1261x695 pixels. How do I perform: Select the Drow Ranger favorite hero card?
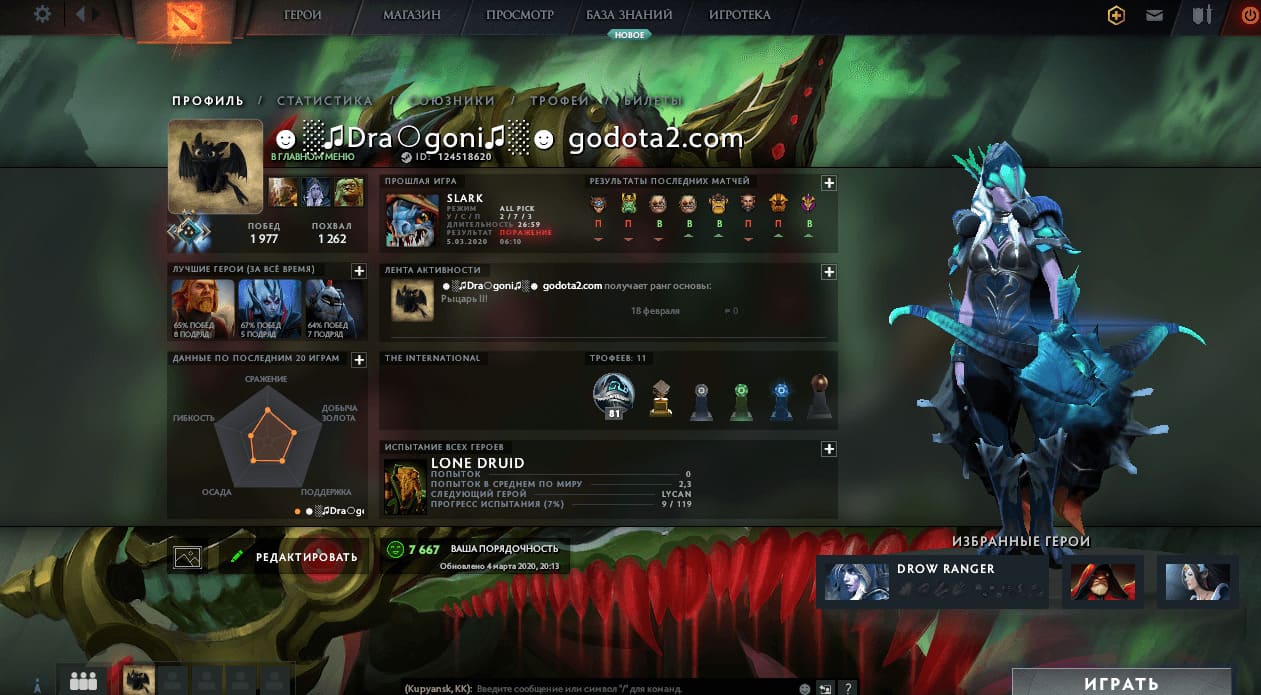pos(932,580)
